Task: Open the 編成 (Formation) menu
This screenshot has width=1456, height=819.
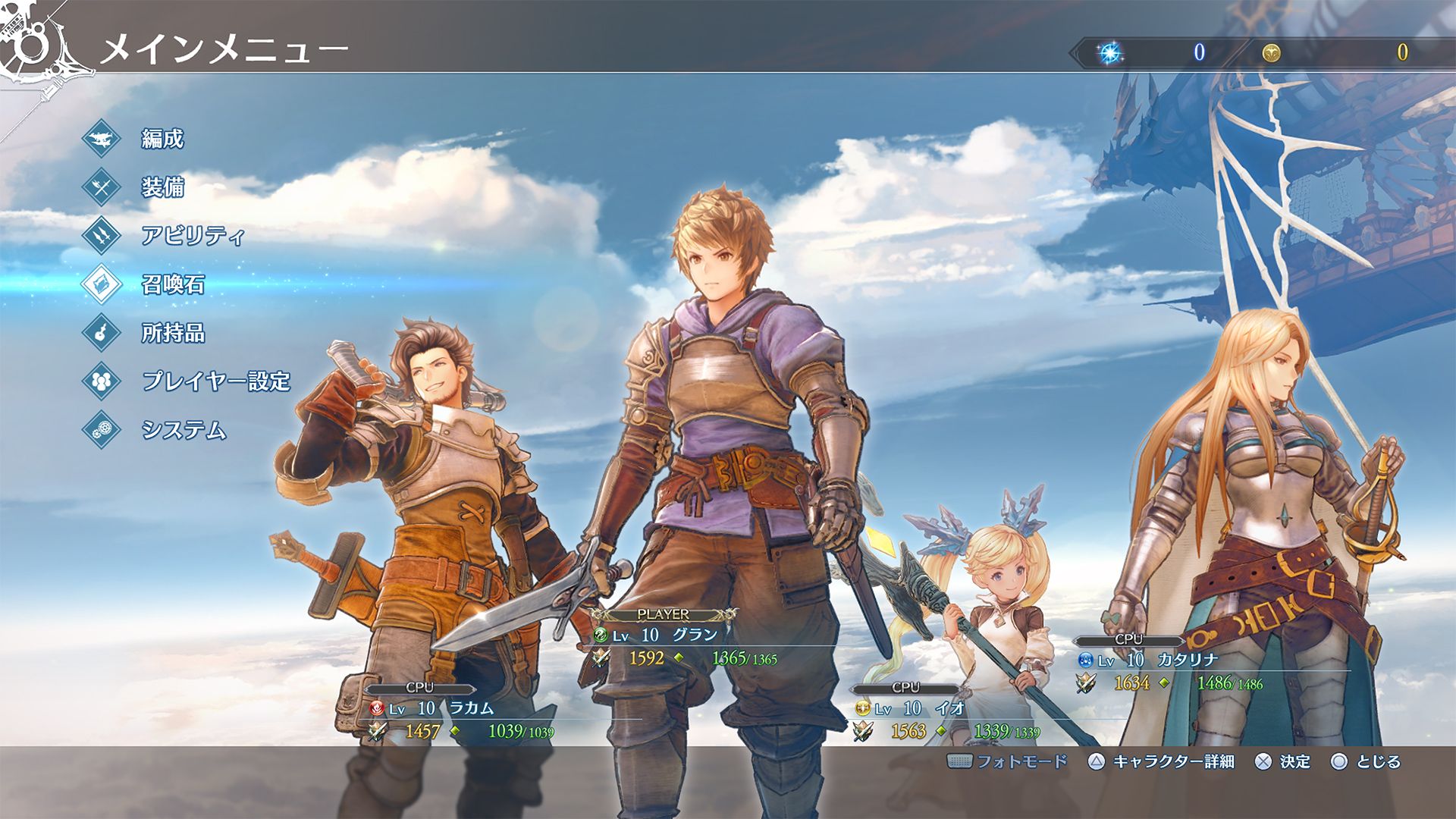Action: click(162, 139)
